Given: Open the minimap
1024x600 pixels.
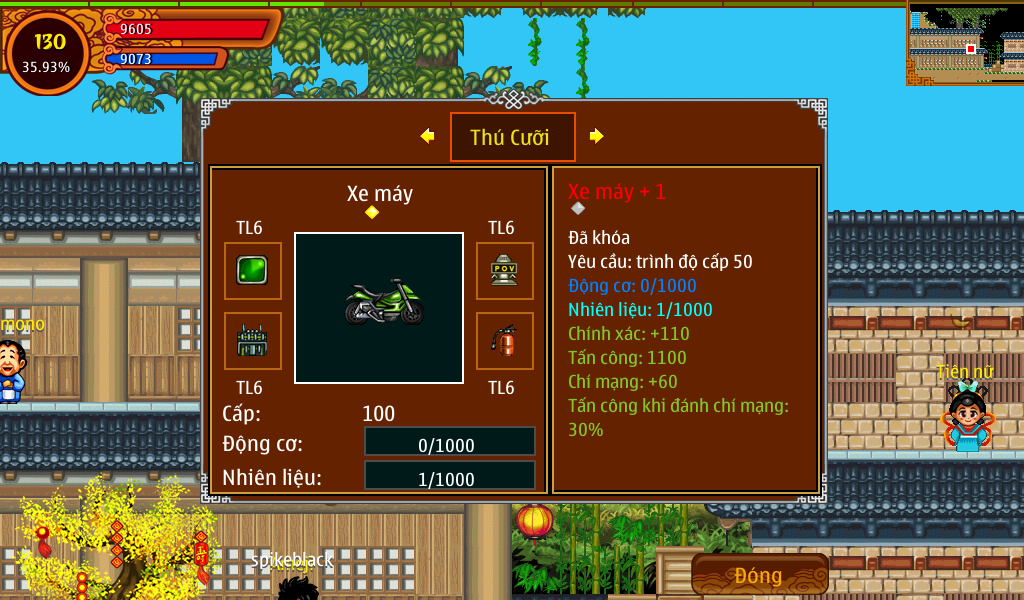Looking at the screenshot, I should click(x=965, y=43).
